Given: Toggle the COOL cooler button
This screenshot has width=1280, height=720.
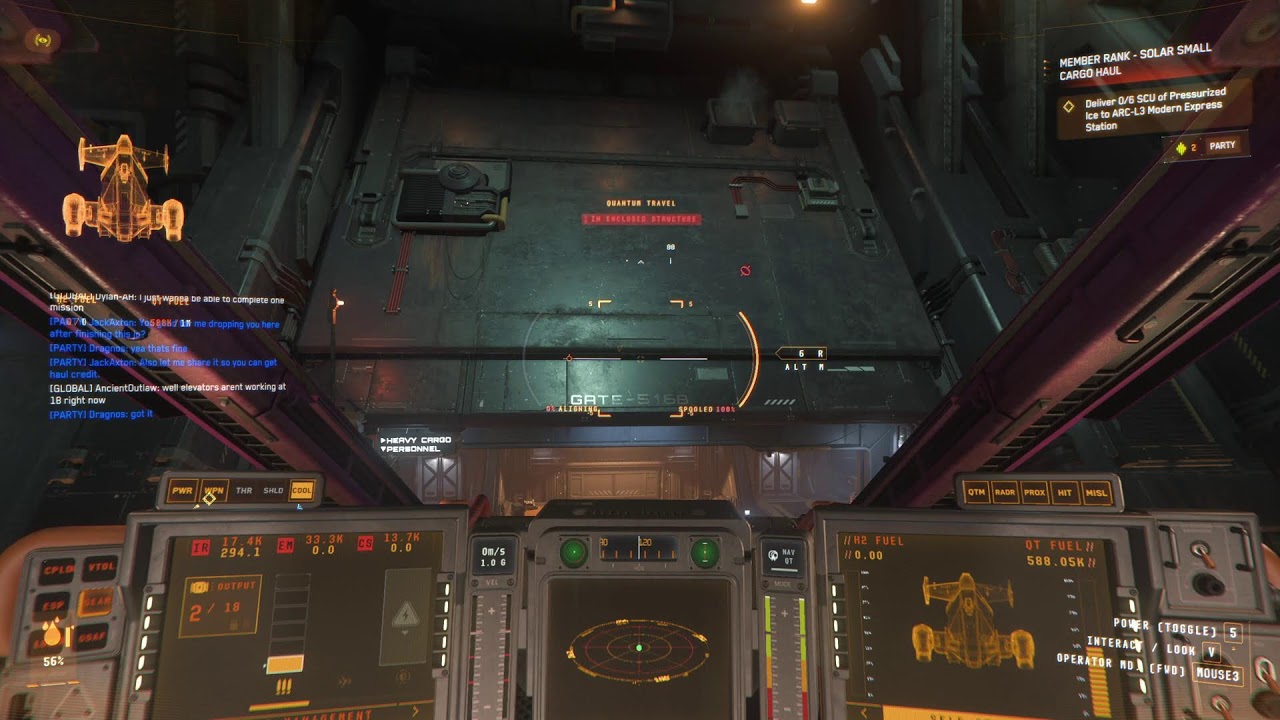Looking at the screenshot, I should [x=301, y=491].
